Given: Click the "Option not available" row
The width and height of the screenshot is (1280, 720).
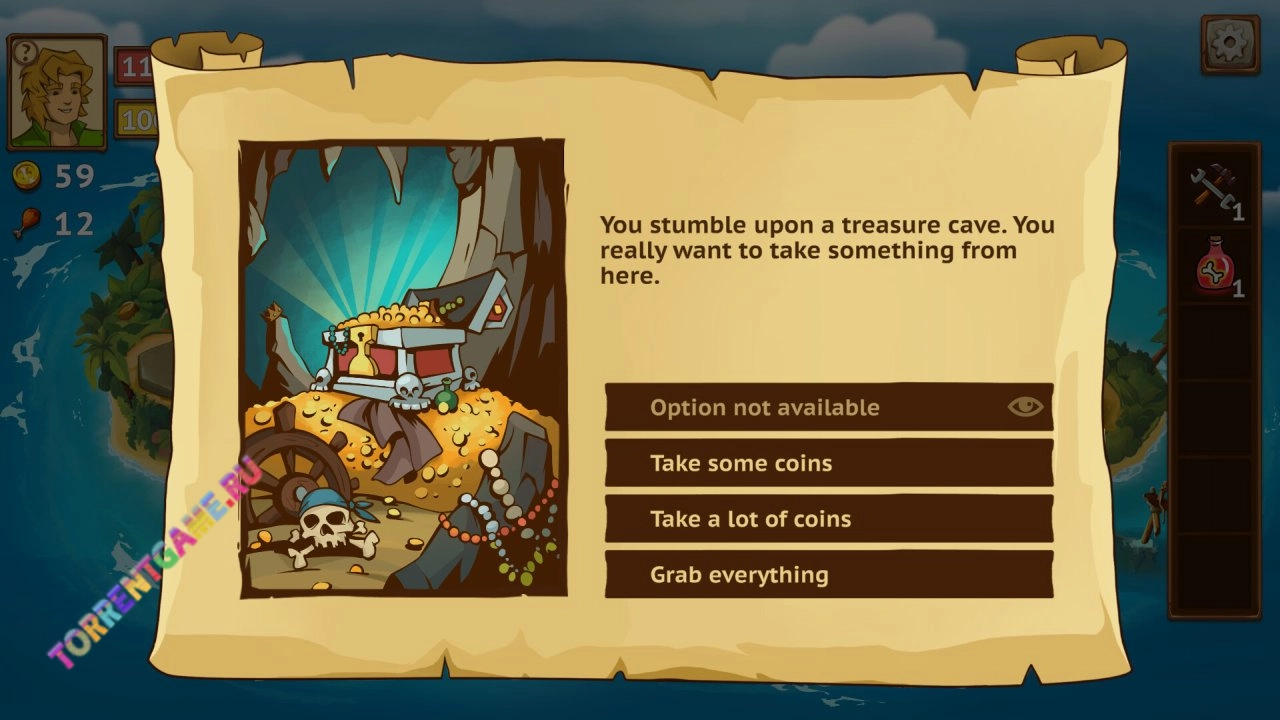Looking at the screenshot, I should point(800,407).
